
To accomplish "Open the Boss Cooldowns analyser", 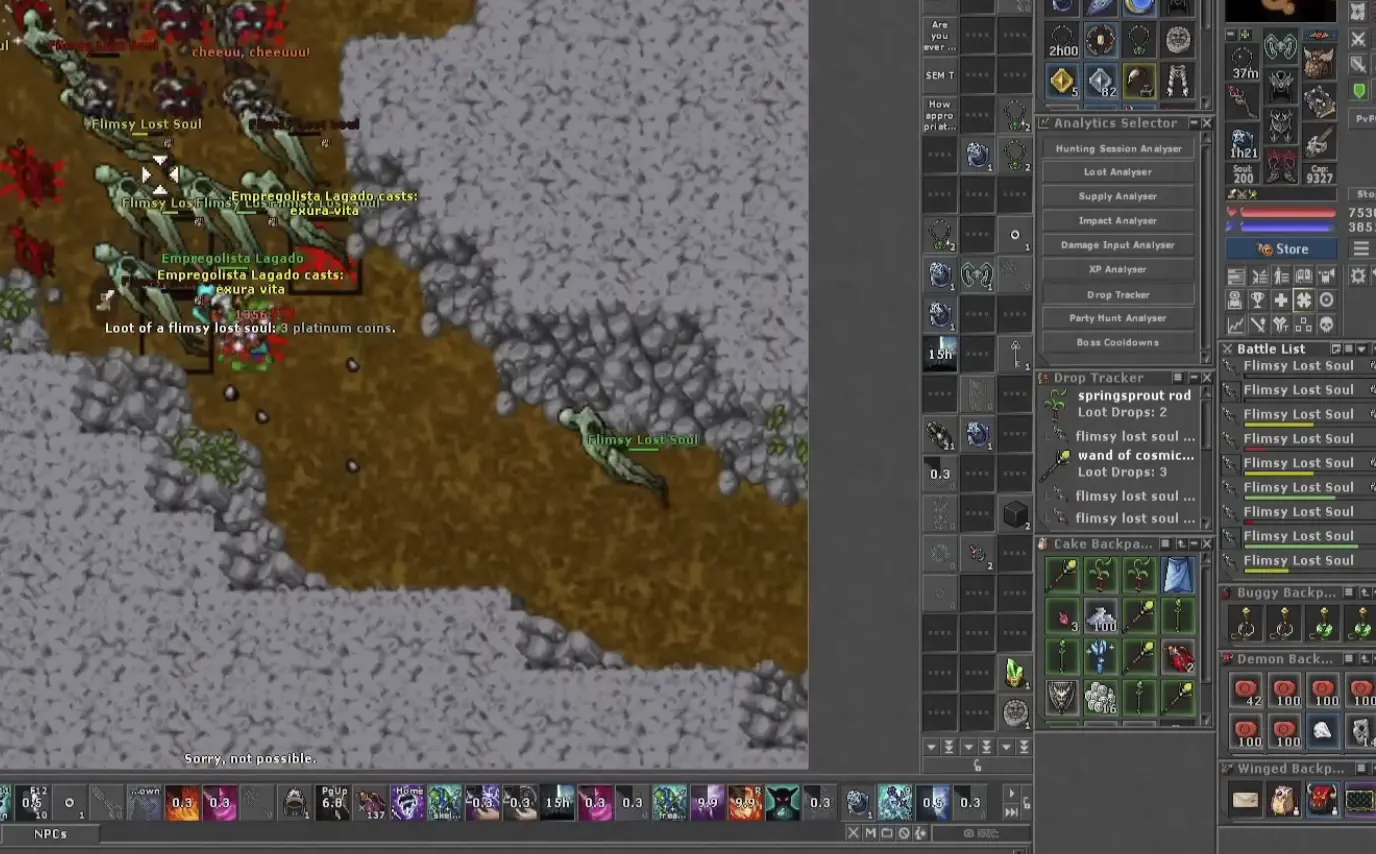I will click(1117, 342).
